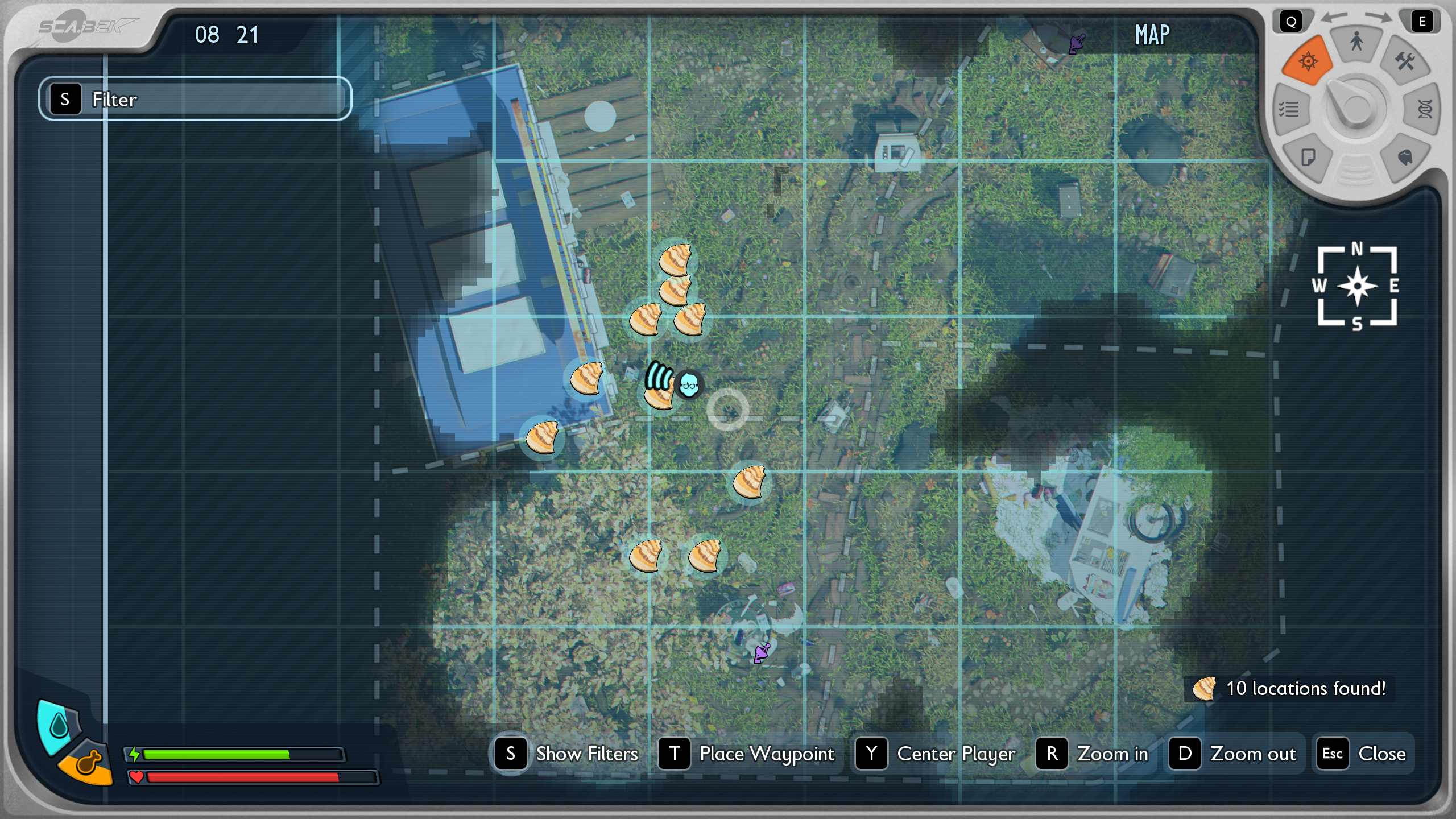Select the Creature Cards tooth icon
1456x819 pixels.
1405,157
